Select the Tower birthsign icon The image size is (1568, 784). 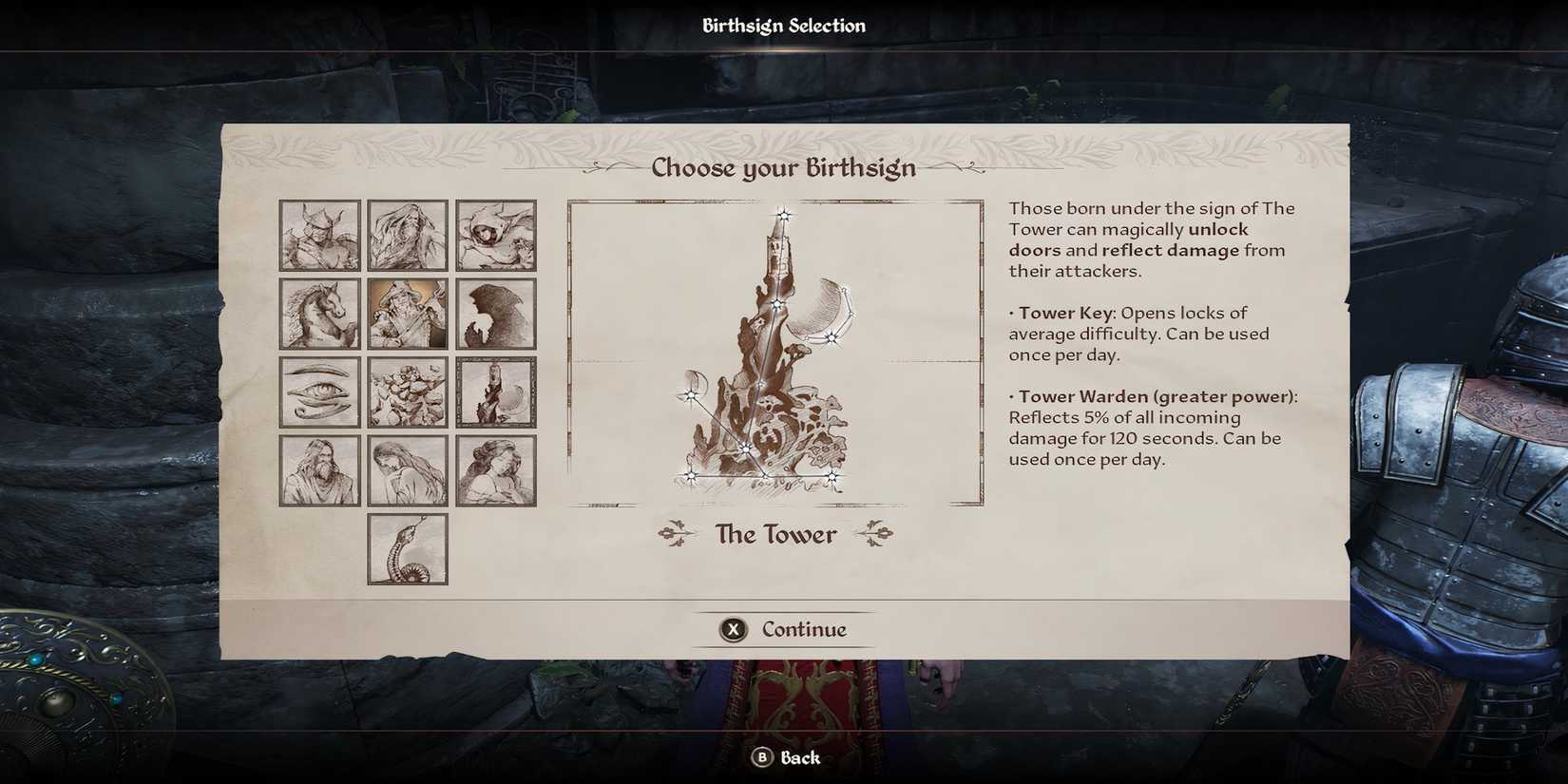[495, 392]
